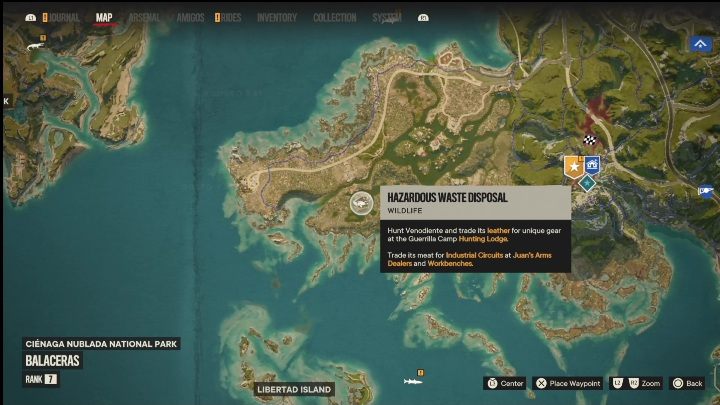Image resolution: width=720 pixels, height=405 pixels.
Task: Open the Journal tab
Action: coord(65,17)
